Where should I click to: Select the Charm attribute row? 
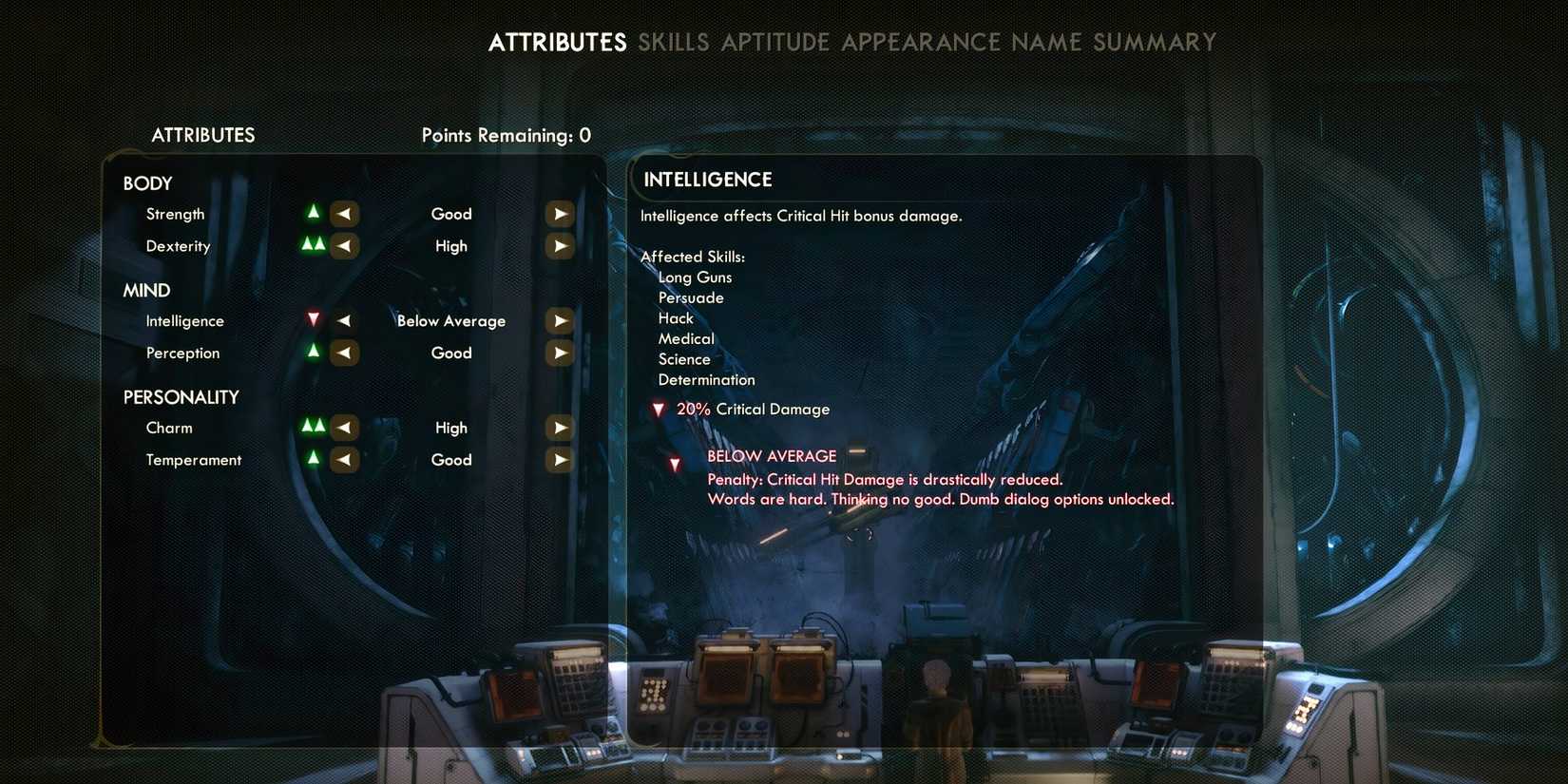(x=169, y=427)
